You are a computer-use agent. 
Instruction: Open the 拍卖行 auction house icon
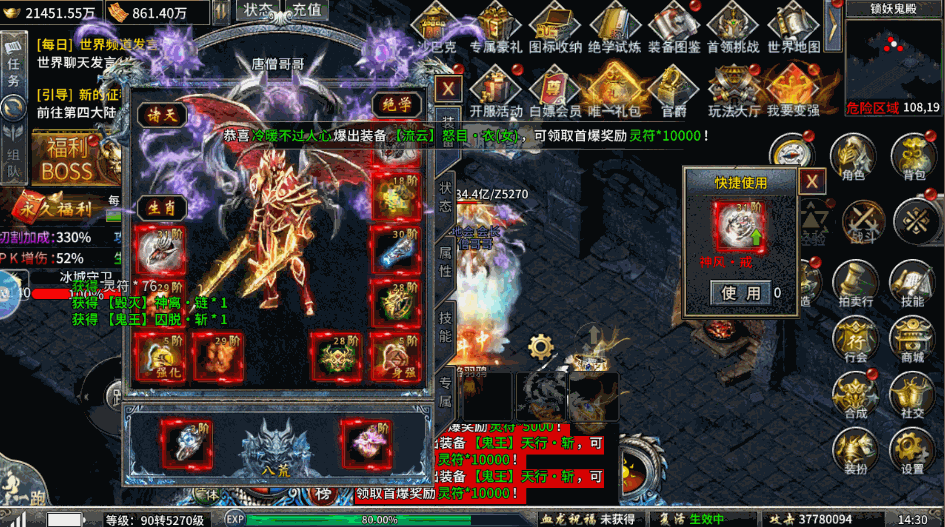point(854,283)
